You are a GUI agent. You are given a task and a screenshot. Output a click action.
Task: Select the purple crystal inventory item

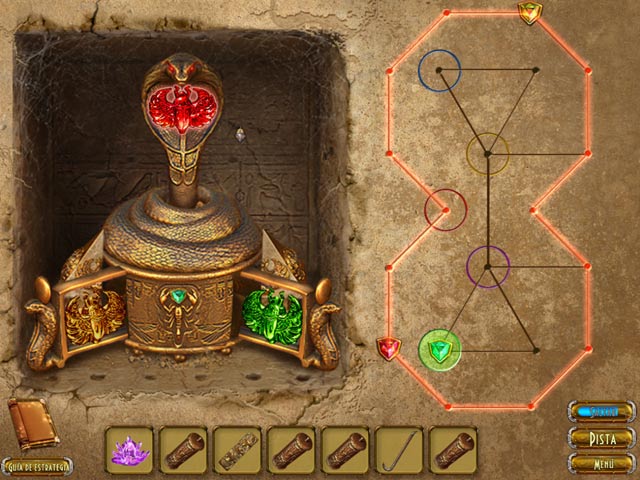click(129, 450)
